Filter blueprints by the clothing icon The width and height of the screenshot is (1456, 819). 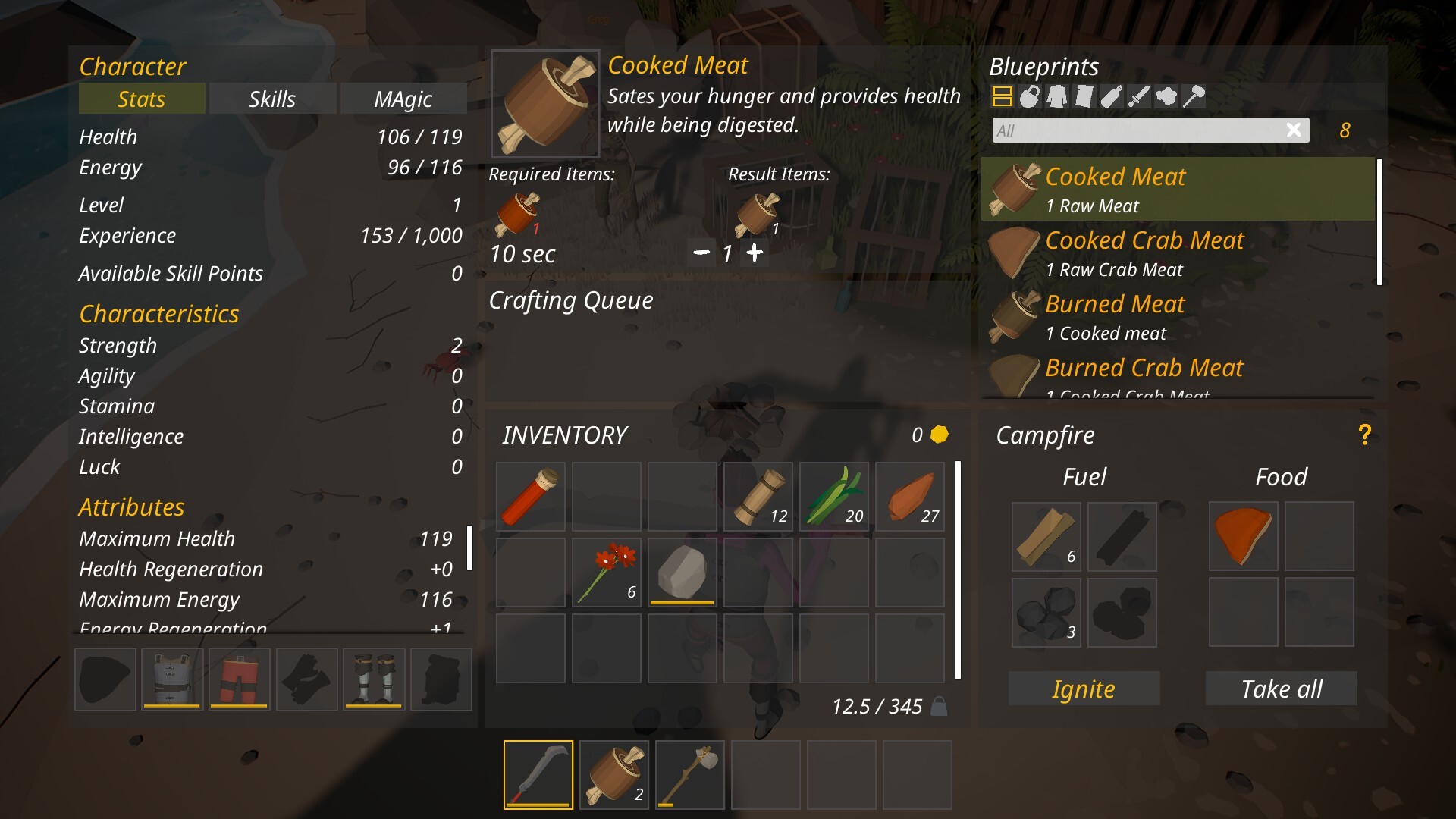point(1057,96)
